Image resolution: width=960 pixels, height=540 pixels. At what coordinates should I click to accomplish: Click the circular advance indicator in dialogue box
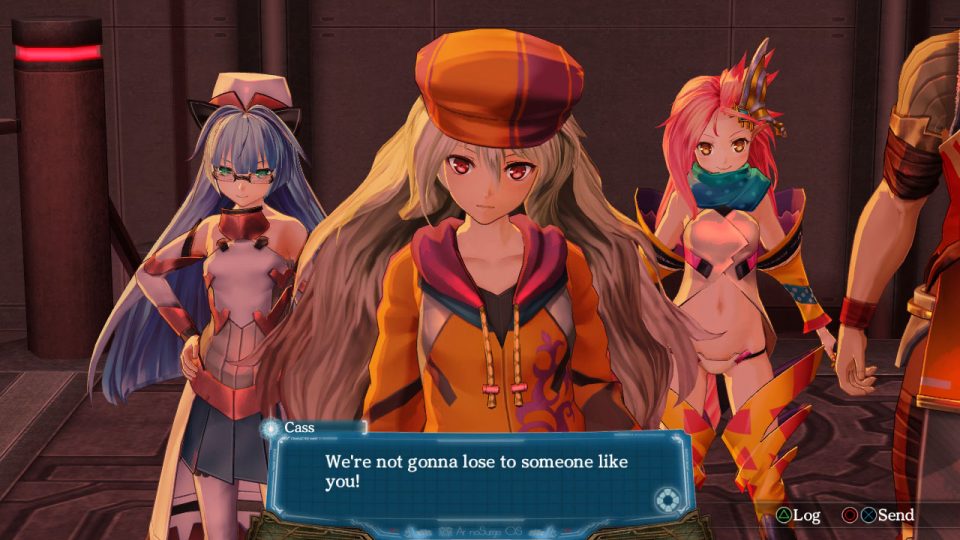point(666,499)
